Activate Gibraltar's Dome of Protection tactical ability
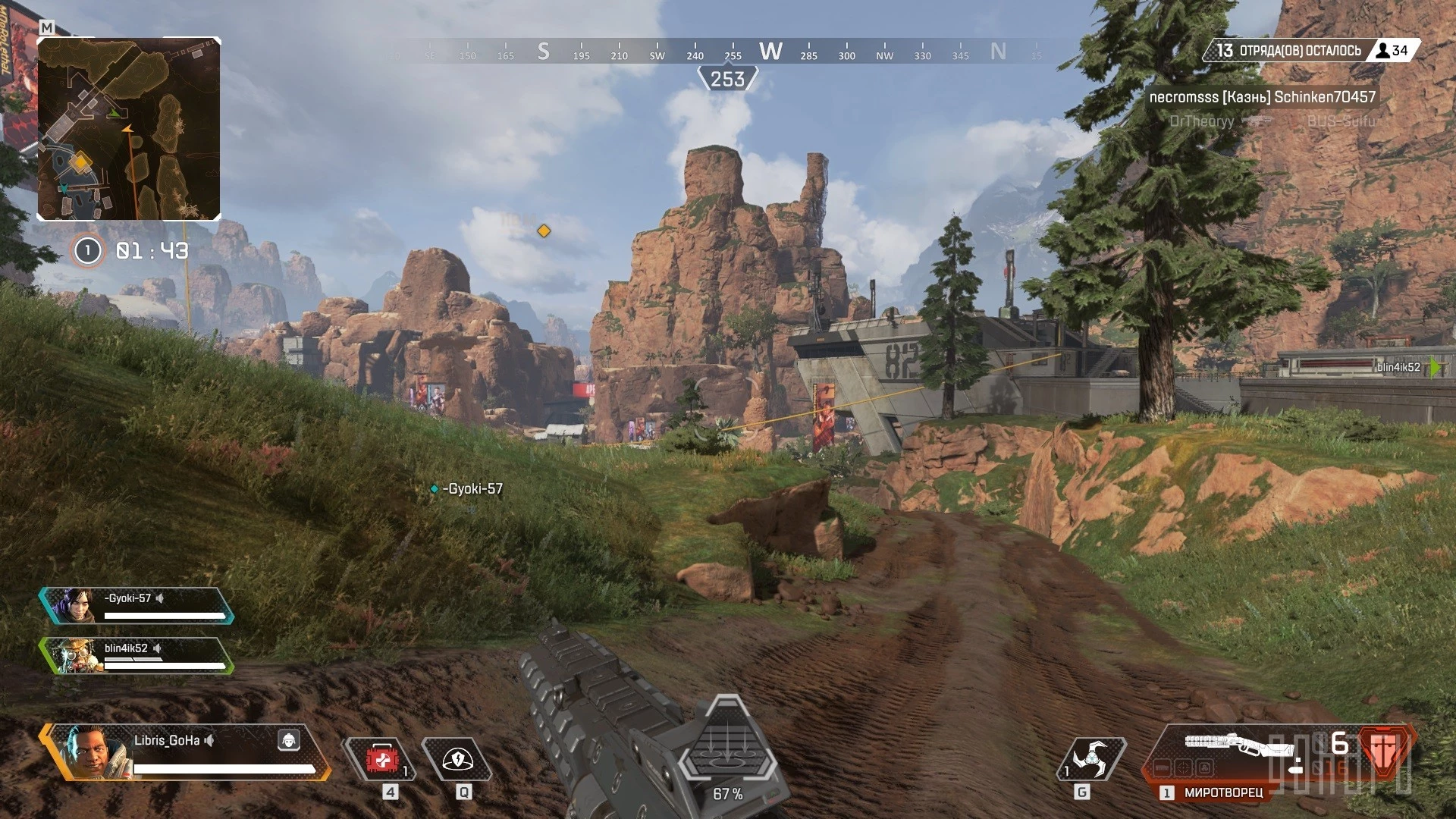This screenshot has height=819, width=1456. pos(457,759)
